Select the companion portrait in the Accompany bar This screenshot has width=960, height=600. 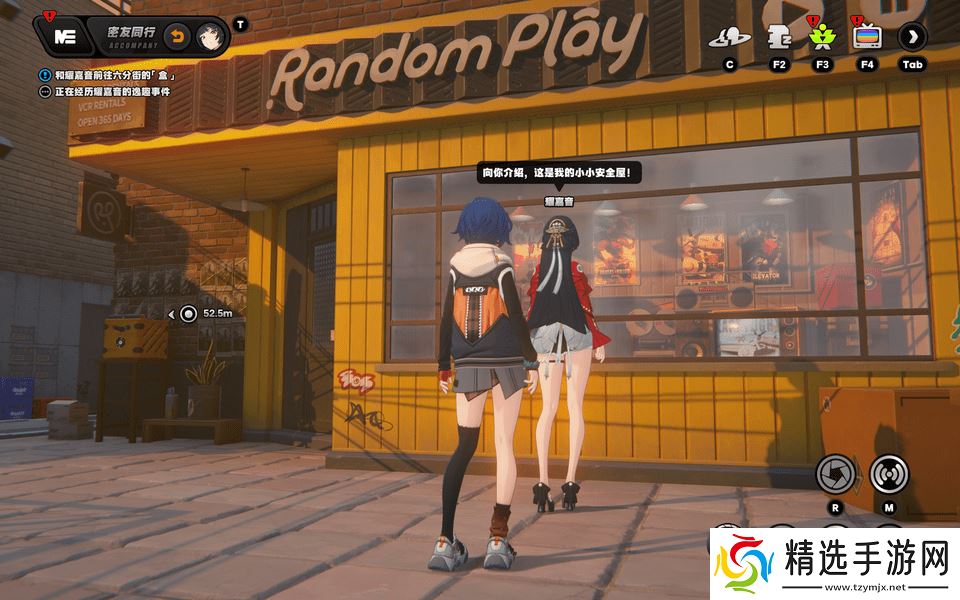[209, 37]
